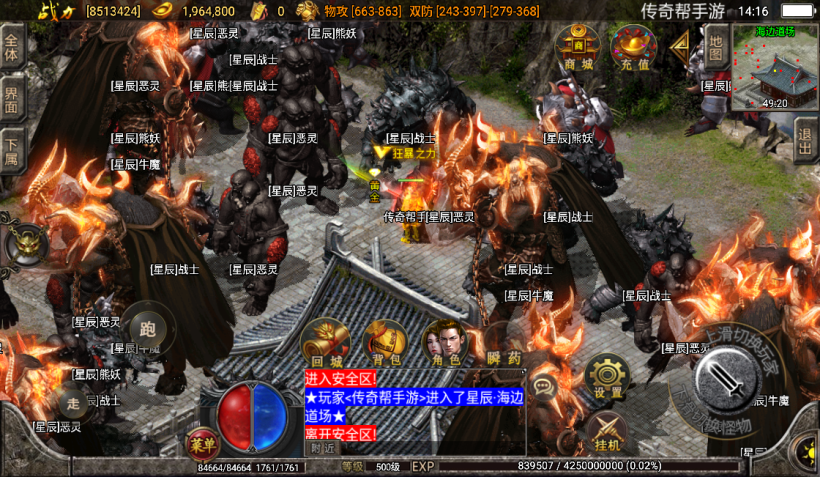
Task: Switch to 跑 run mode
Action: click(150, 326)
